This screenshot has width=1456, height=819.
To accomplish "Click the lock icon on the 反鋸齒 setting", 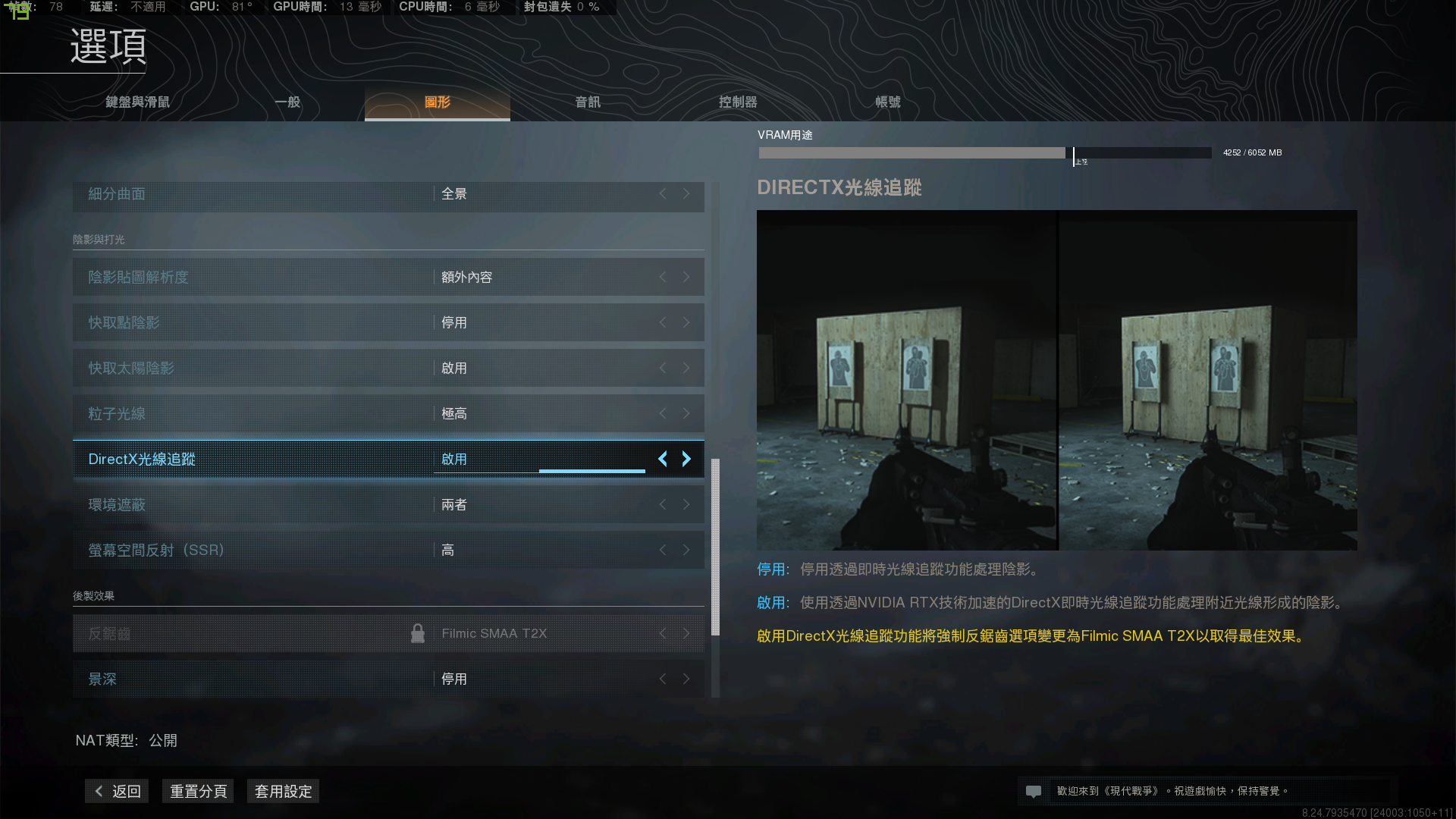I will click(x=418, y=632).
